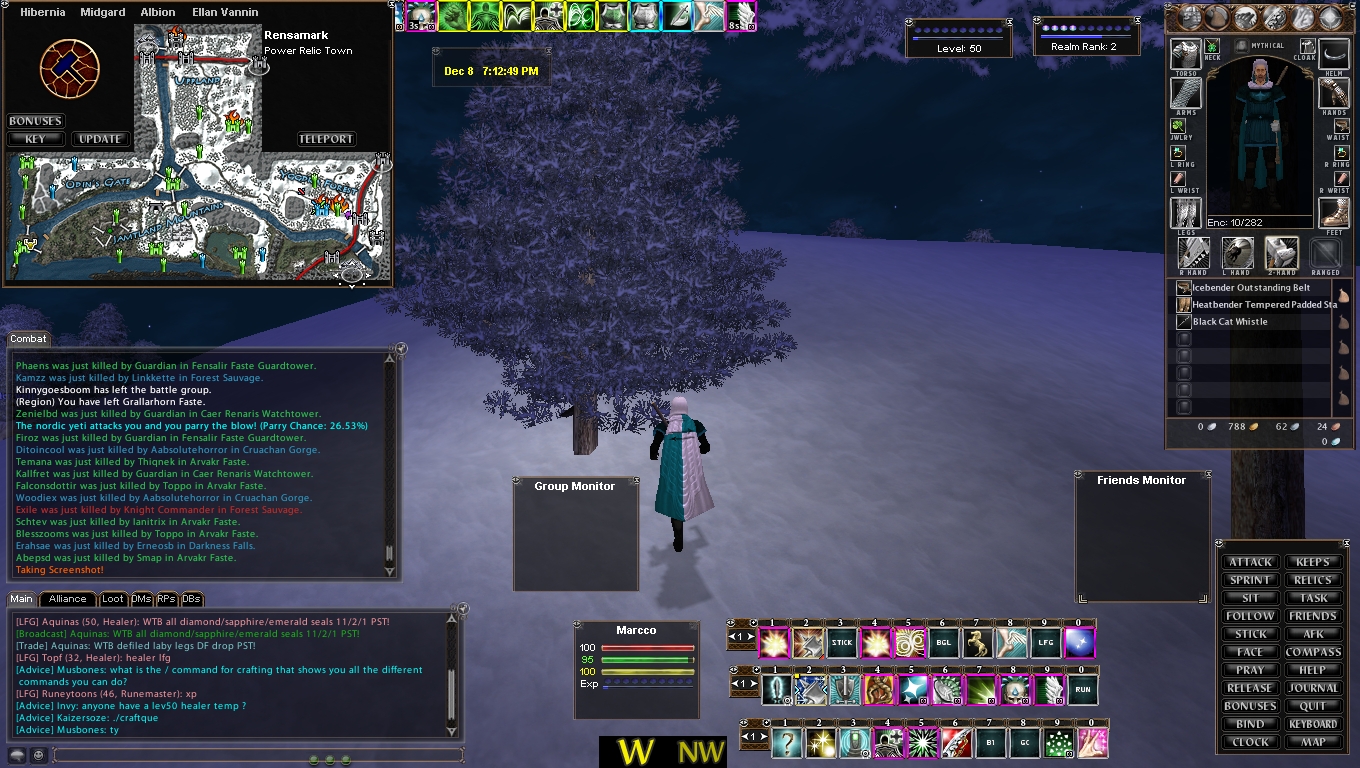This screenshot has width=1360, height=768.
Task: Trigger the LFG macro slot
Action: [x=1045, y=643]
